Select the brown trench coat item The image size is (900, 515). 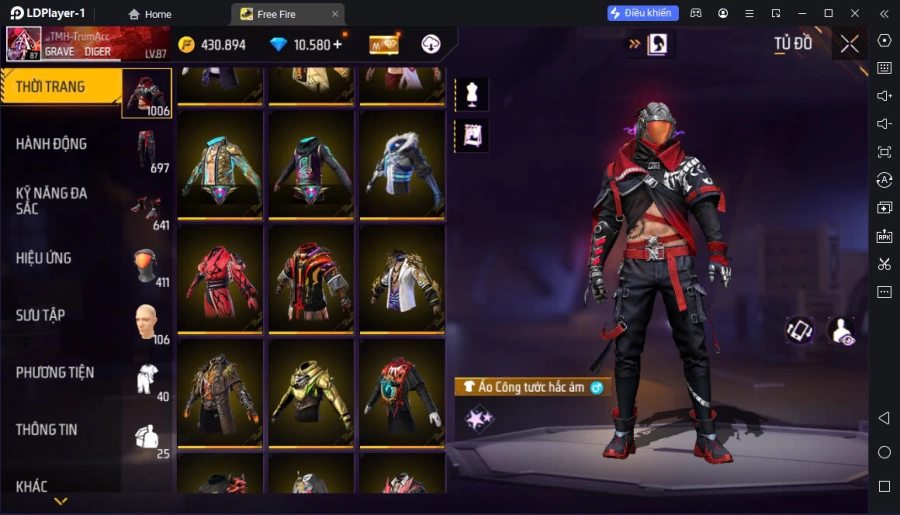(220, 390)
